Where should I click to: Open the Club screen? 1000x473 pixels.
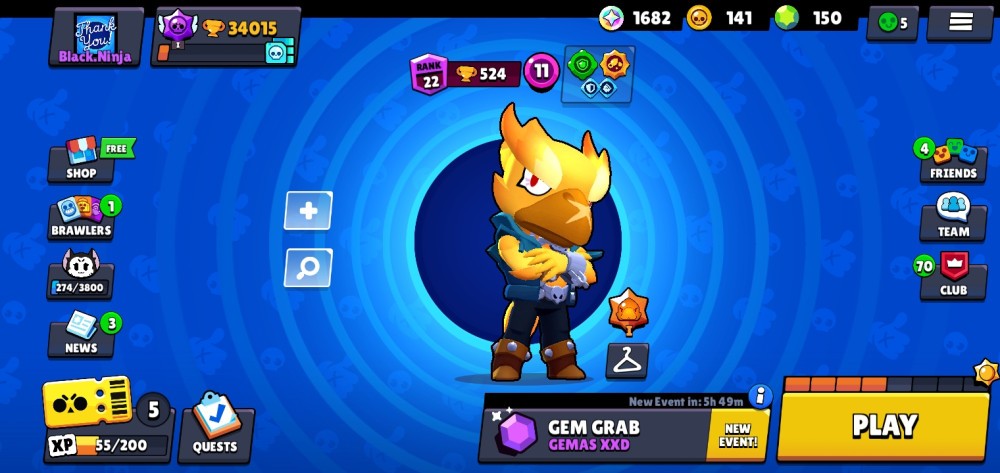point(952,275)
